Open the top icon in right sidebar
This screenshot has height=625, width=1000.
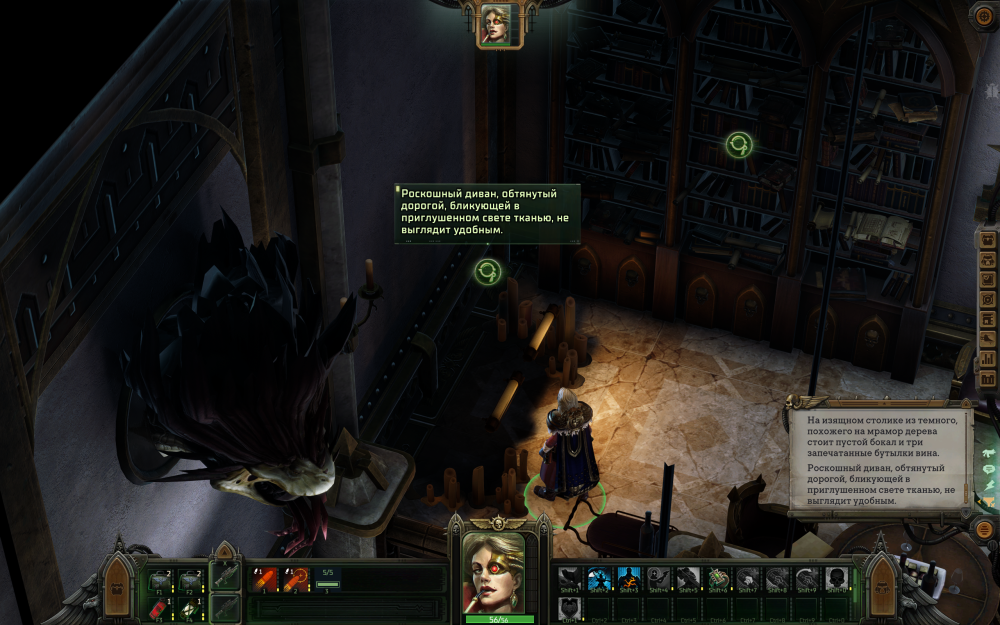[x=988, y=241]
